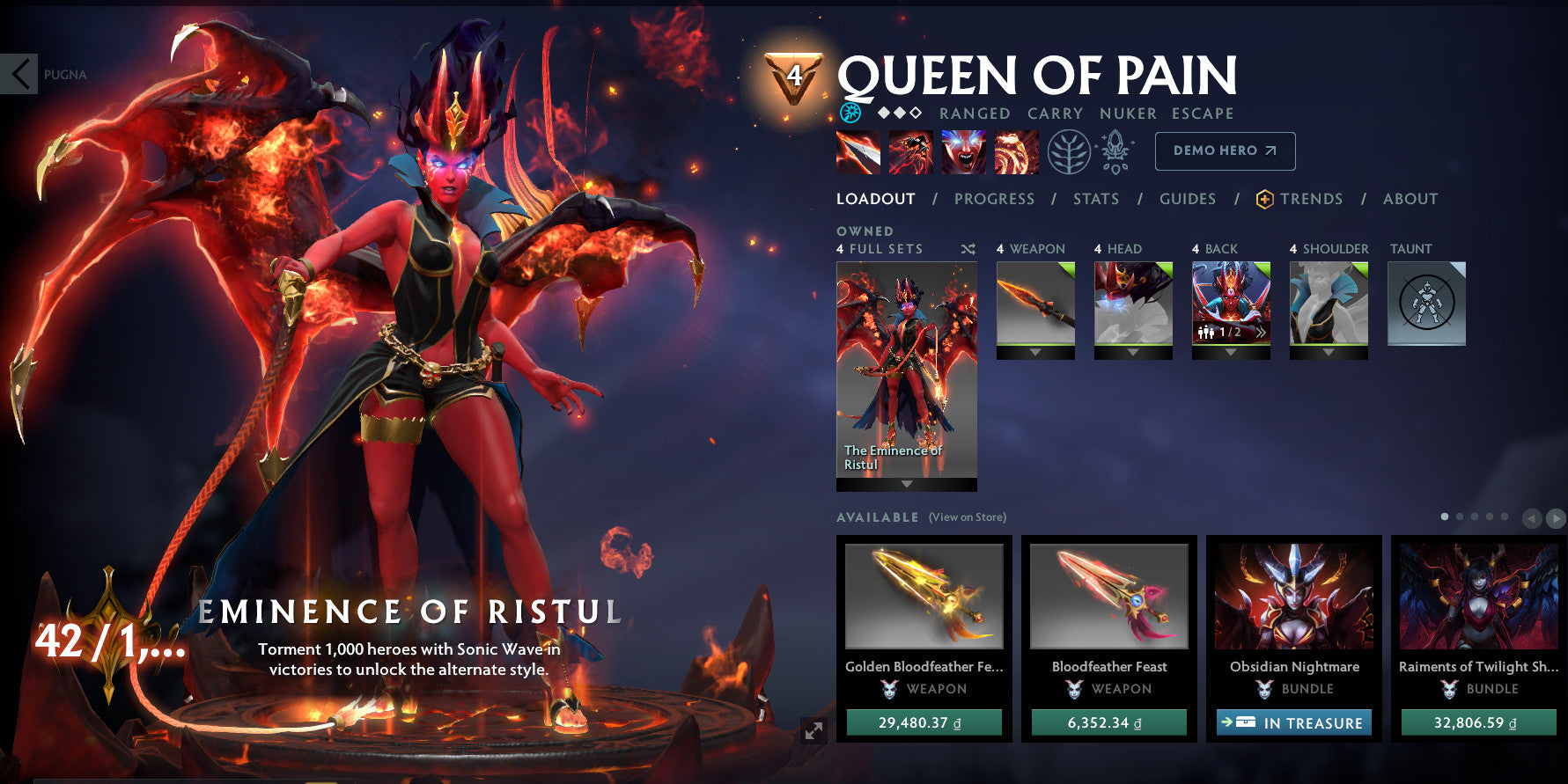Click the DEMO HERO button
1568x784 pixels.
click(x=1225, y=150)
